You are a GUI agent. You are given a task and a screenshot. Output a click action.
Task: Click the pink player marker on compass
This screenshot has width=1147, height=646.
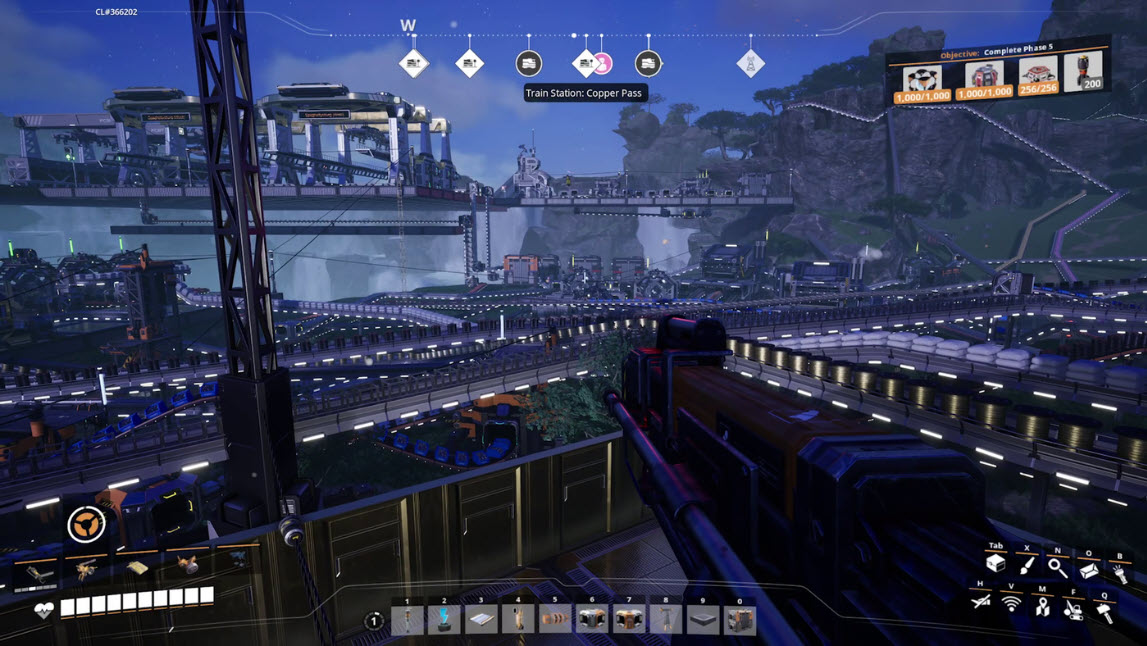pos(602,65)
